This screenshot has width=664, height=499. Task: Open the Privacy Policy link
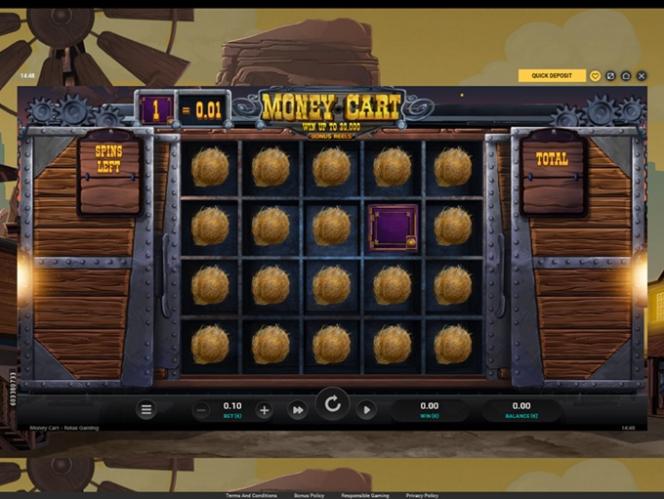pyautogui.click(x=422, y=495)
